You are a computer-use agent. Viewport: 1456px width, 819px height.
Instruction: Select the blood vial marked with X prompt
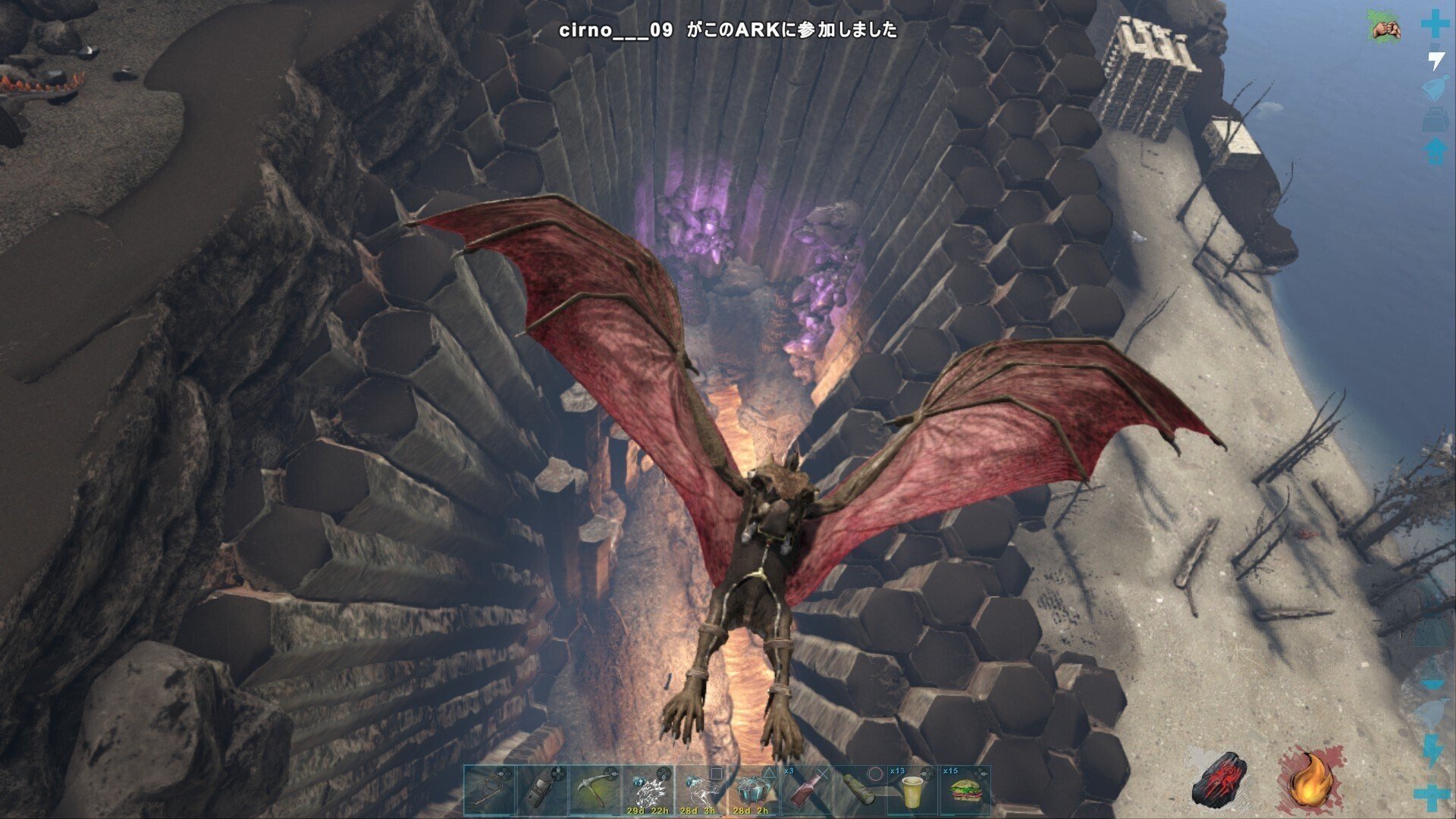coord(804,791)
